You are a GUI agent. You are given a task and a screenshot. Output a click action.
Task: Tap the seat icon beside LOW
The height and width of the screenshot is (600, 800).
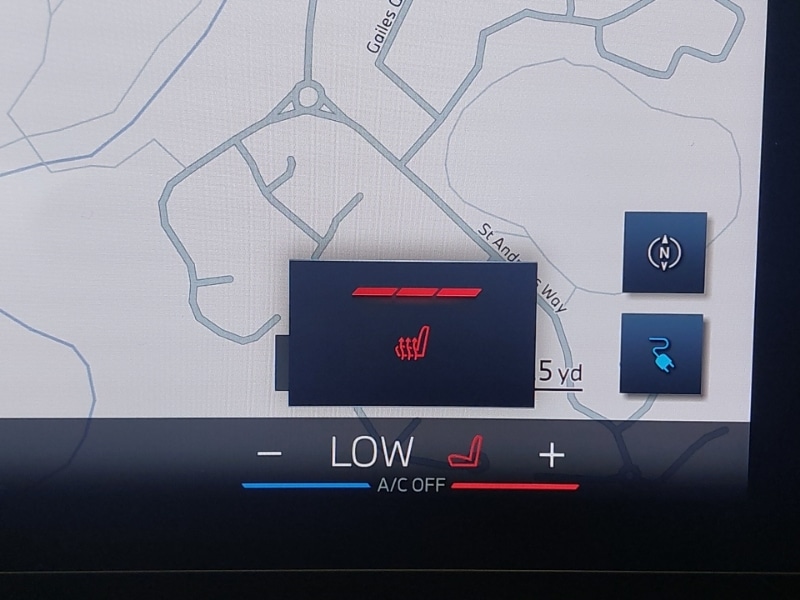[465, 453]
